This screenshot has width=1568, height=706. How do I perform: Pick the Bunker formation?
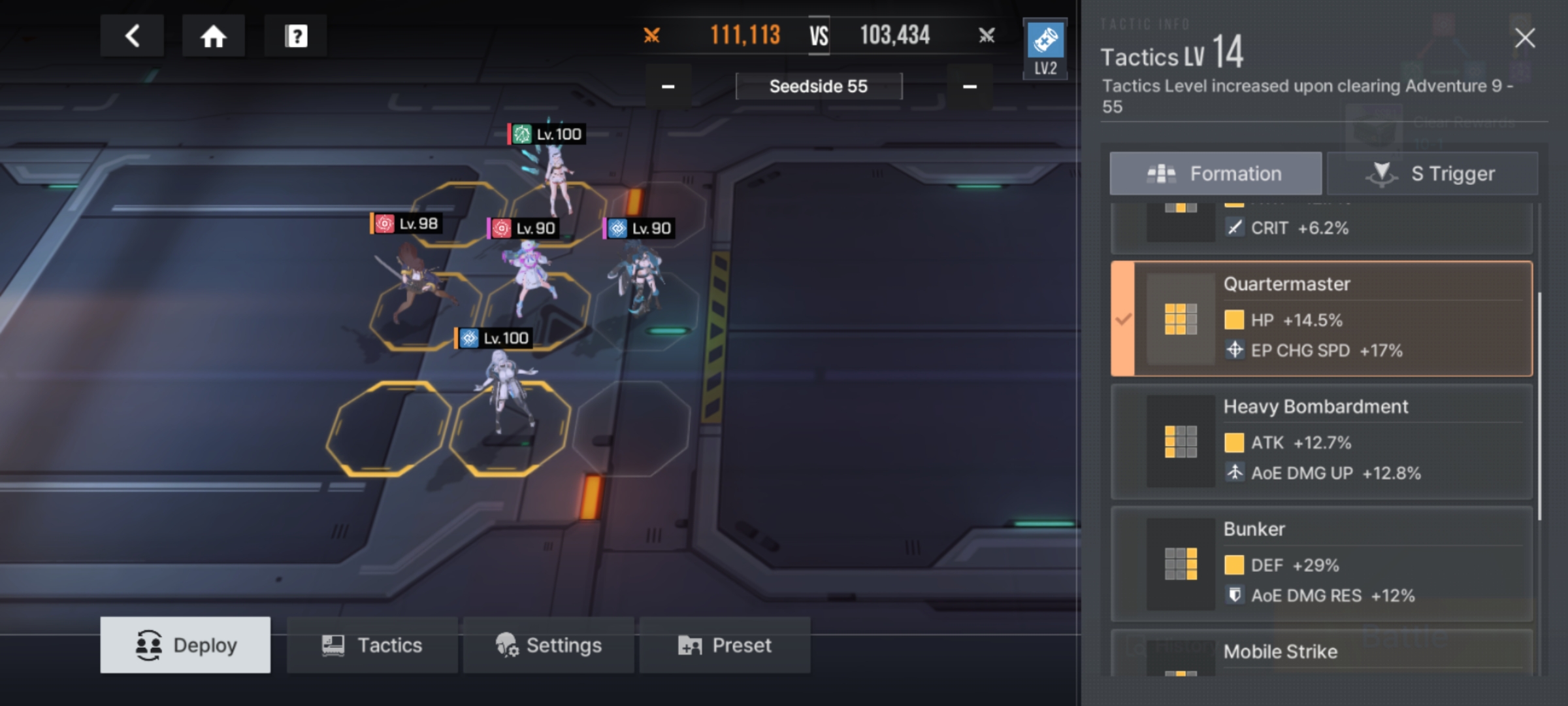tap(1321, 563)
